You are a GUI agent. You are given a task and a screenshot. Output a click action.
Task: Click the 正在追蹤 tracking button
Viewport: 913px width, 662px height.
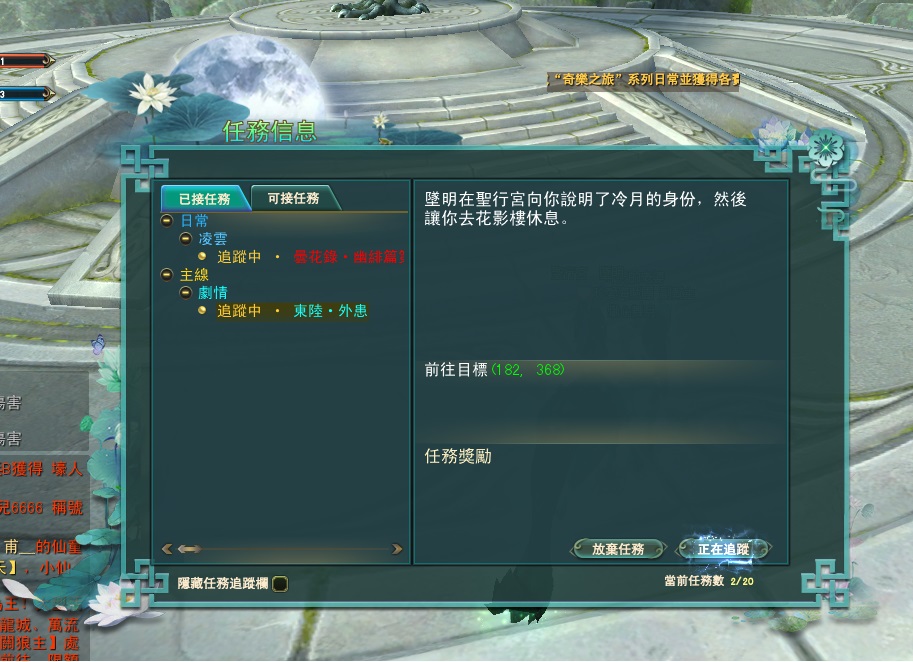(x=723, y=549)
